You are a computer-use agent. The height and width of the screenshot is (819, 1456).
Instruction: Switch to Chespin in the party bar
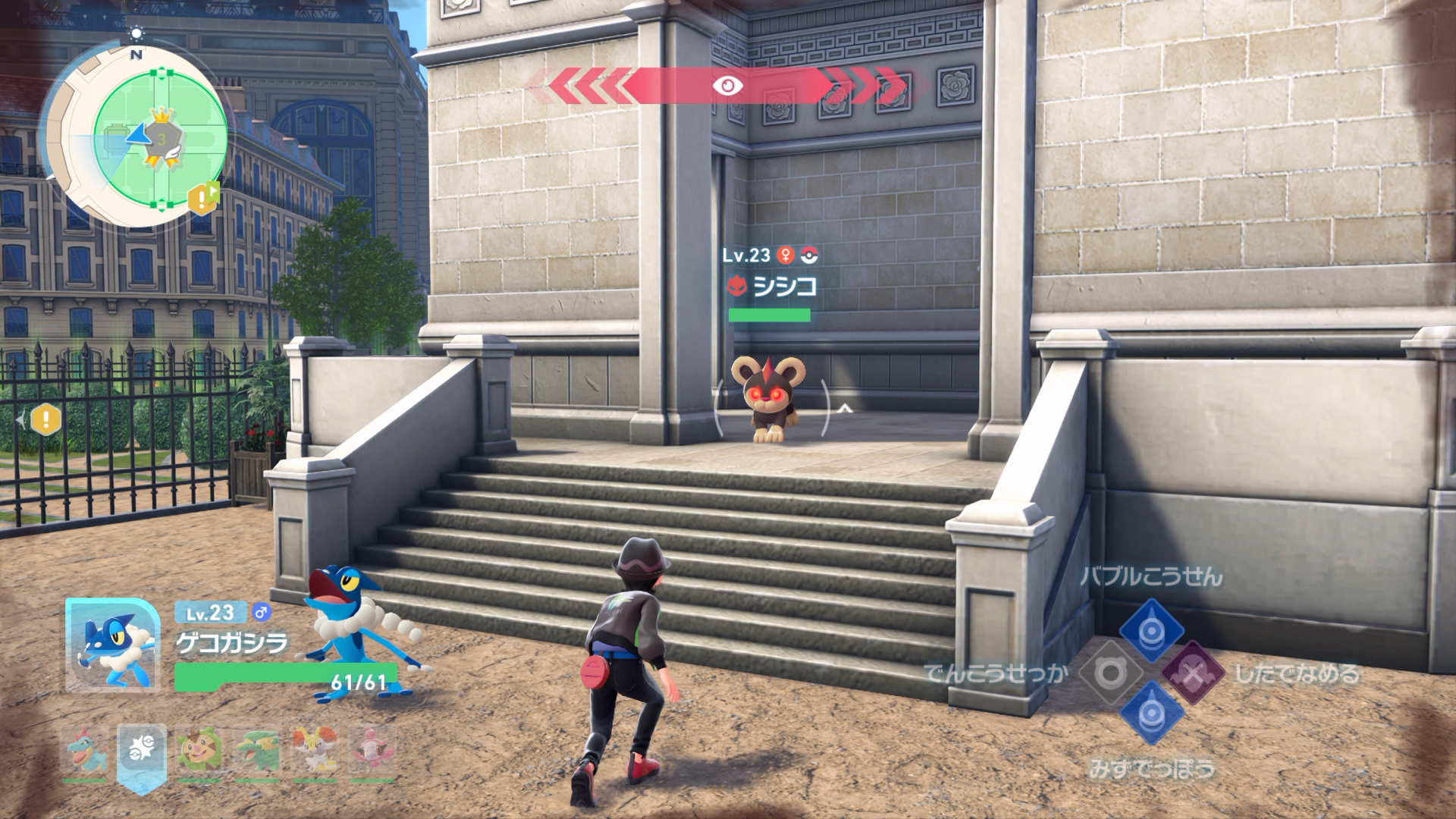pos(199,749)
